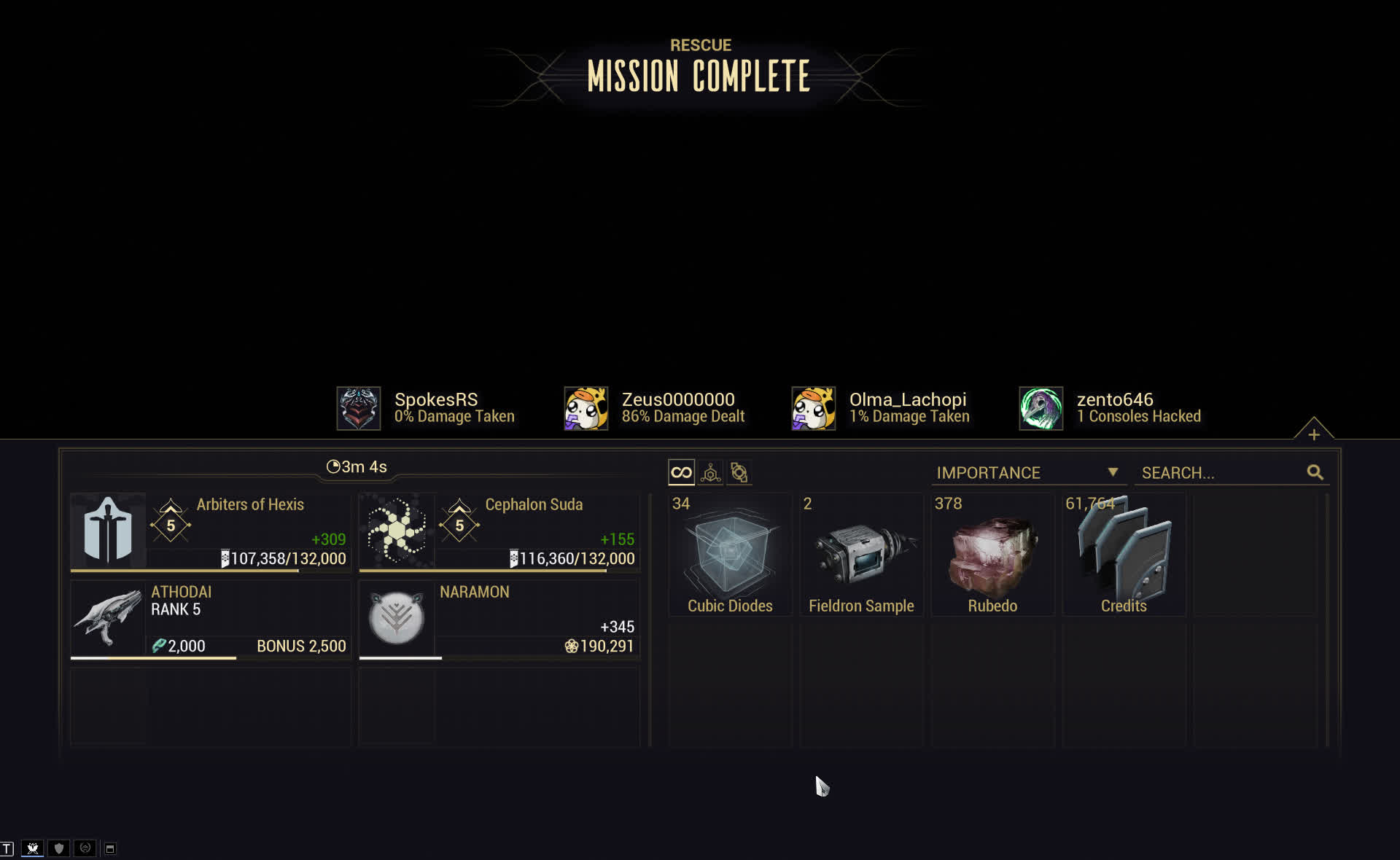Click the magnifying glass search icon
This screenshot has height=860, width=1400.
[x=1315, y=473]
